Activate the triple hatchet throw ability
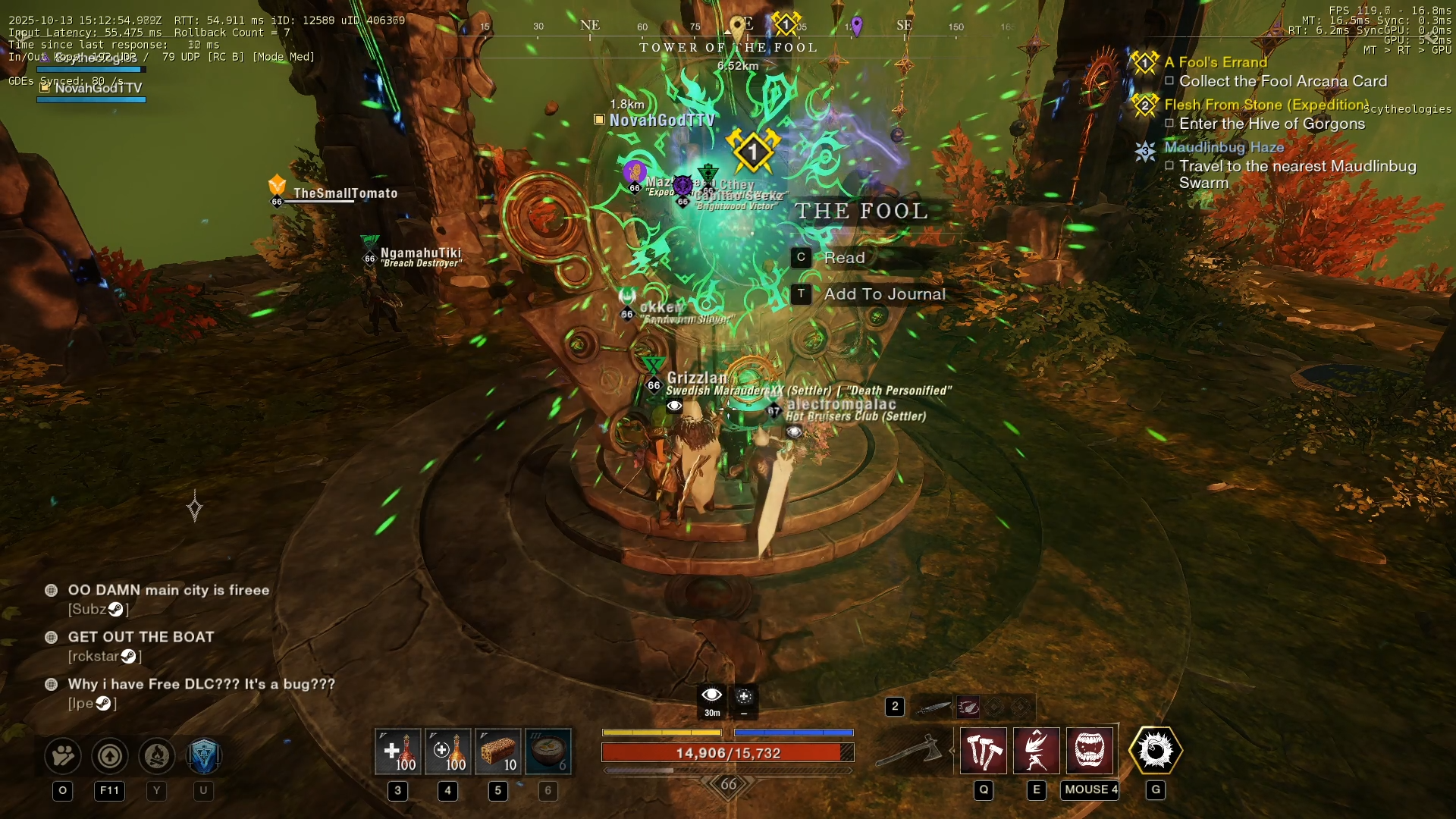 point(984,751)
